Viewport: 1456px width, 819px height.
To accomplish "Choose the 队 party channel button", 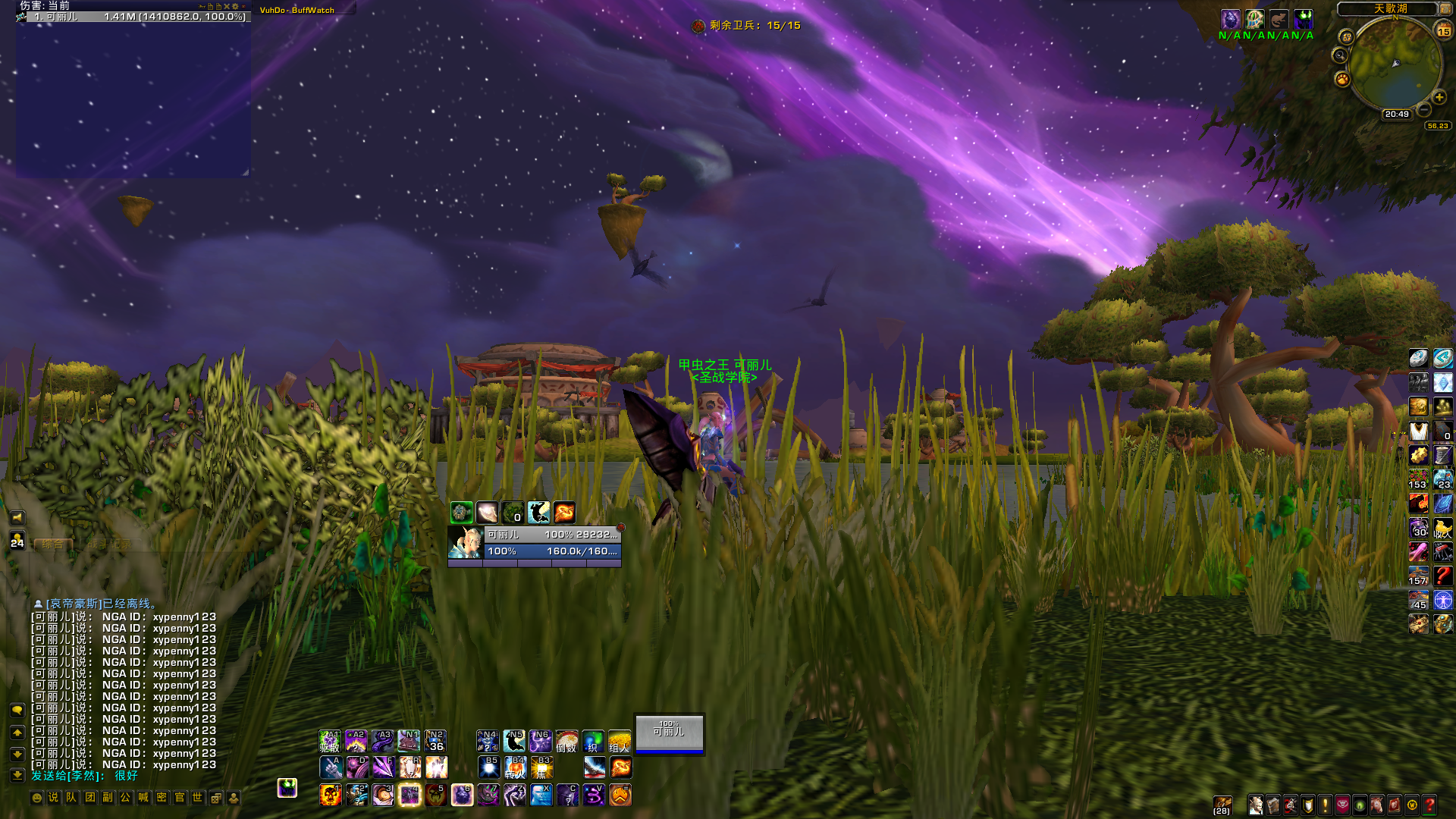I will [x=71, y=798].
